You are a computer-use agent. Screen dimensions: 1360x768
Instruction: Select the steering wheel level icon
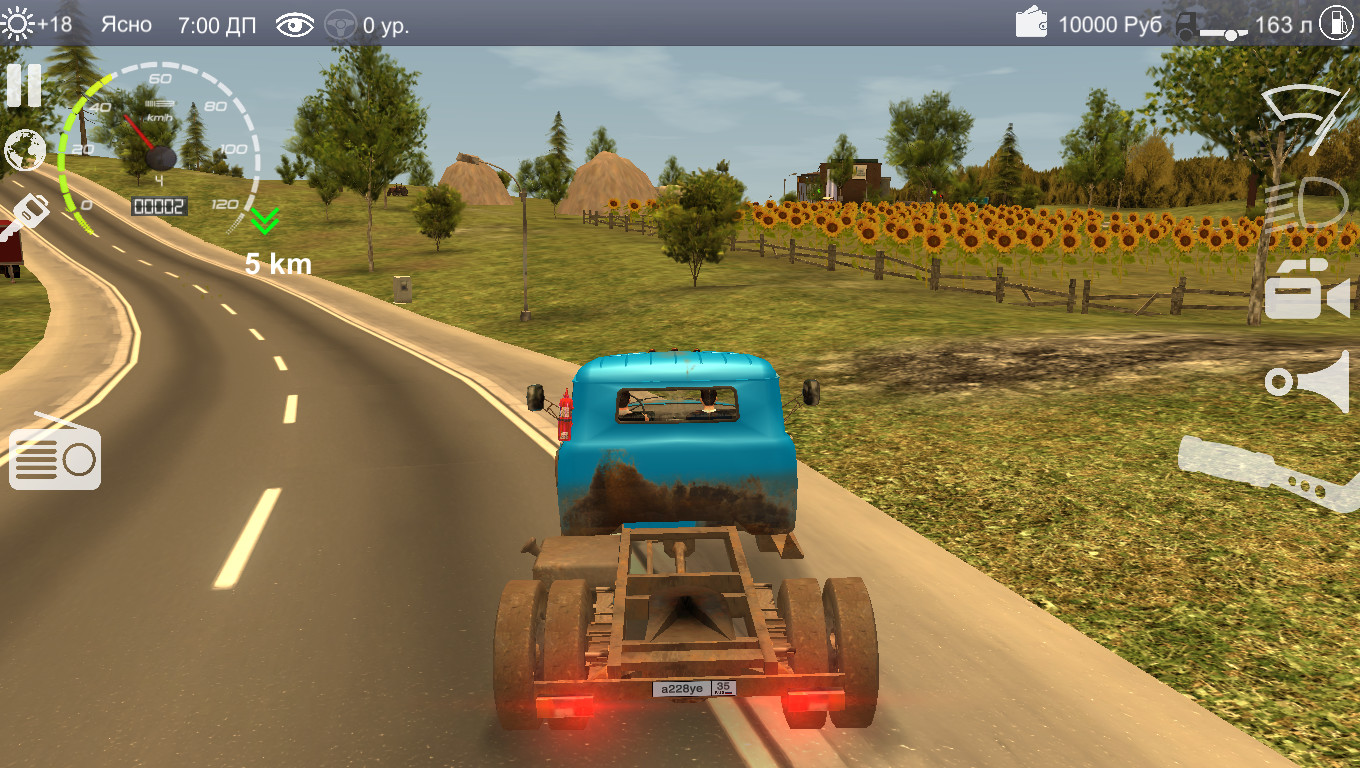tap(341, 25)
